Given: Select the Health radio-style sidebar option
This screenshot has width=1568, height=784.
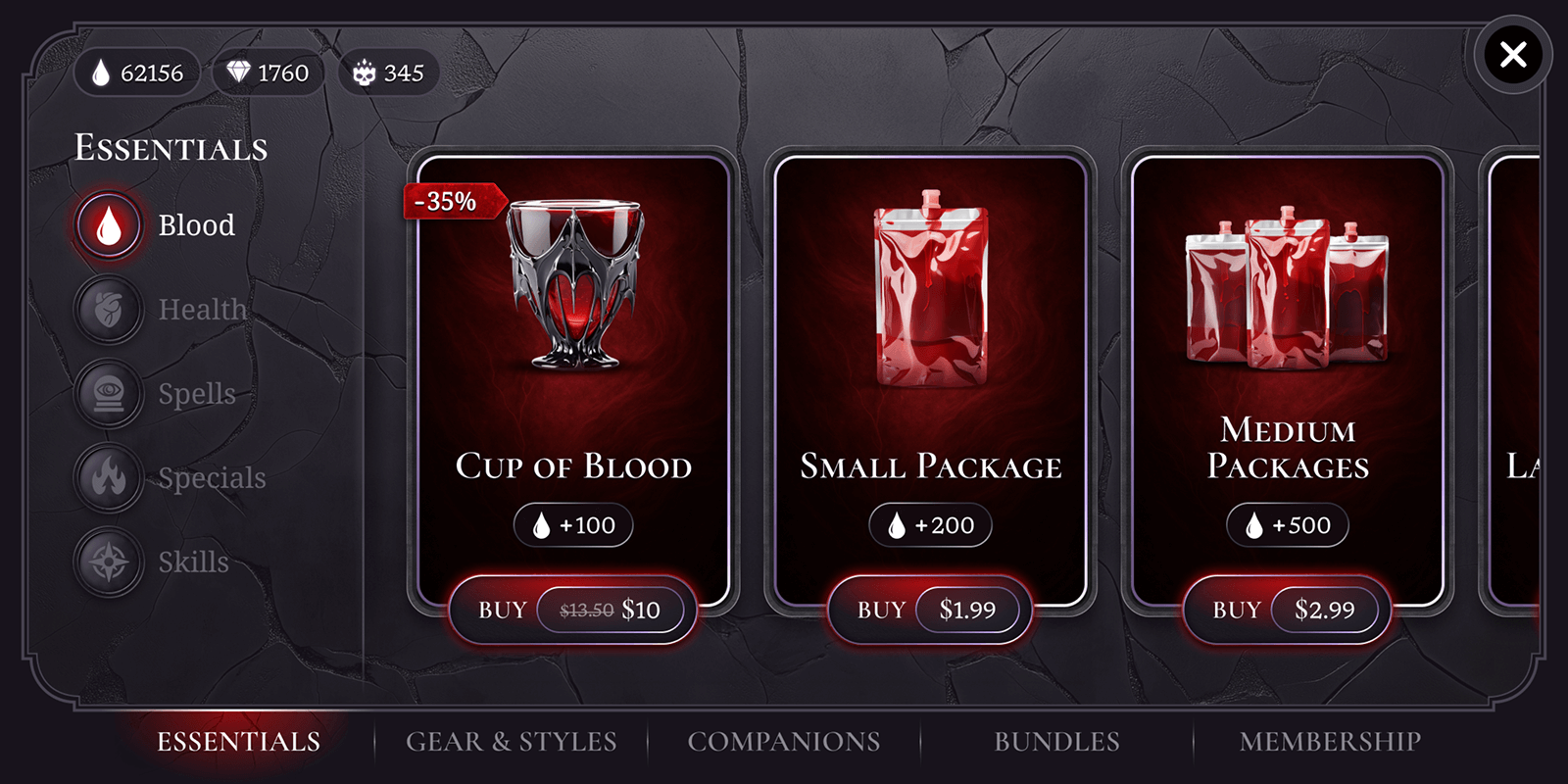Looking at the screenshot, I should pos(108,309).
